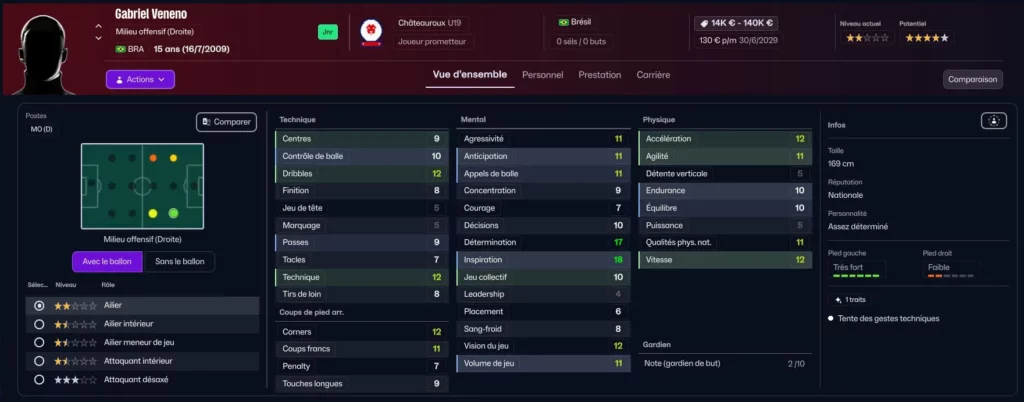The width and height of the screenshot is (1024, 402).
Task: Open the 14K € - 140K € value box
Action: [737, 22]
